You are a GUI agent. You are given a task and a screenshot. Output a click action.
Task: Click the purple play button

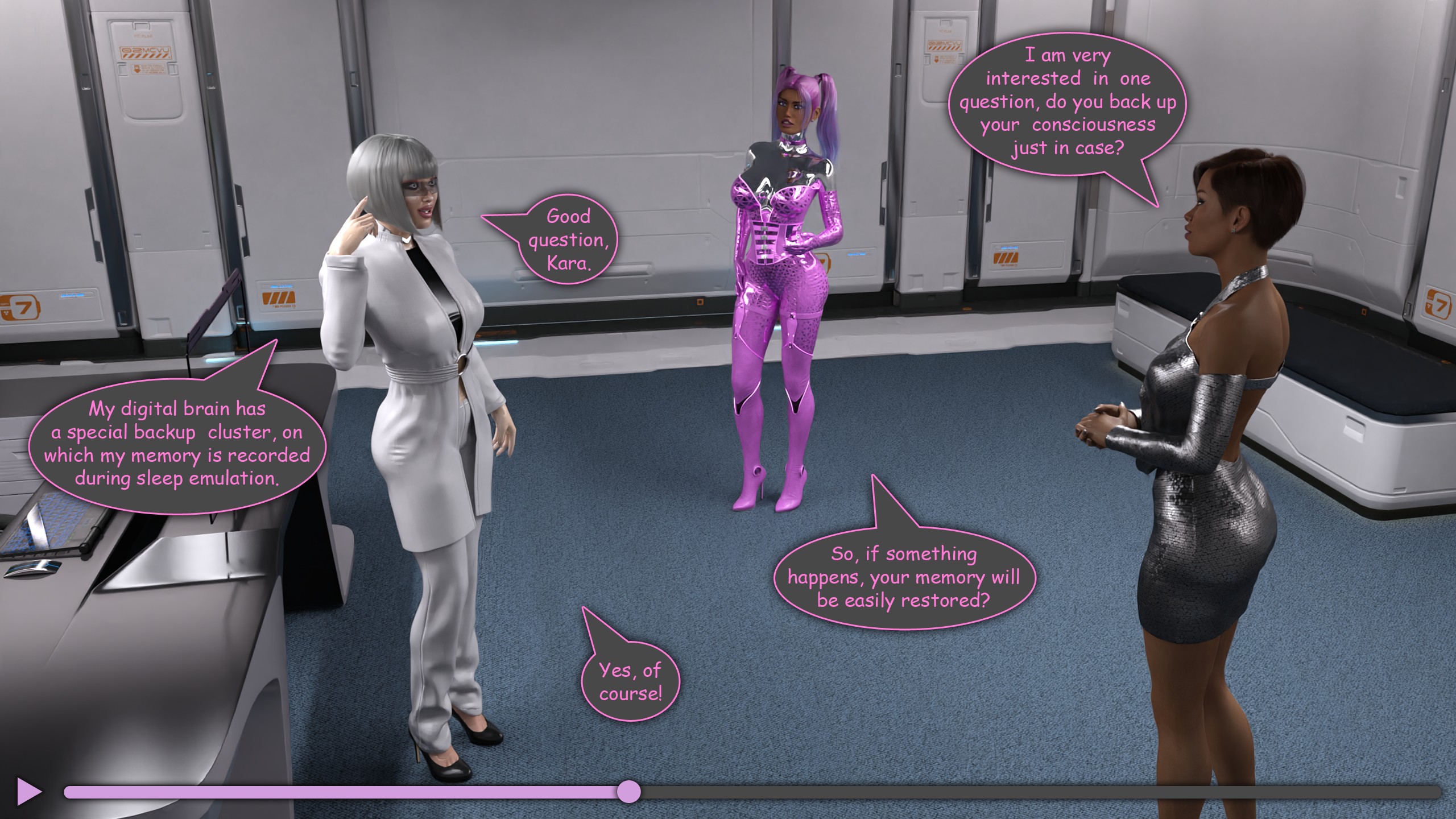[x=28, y=791]
